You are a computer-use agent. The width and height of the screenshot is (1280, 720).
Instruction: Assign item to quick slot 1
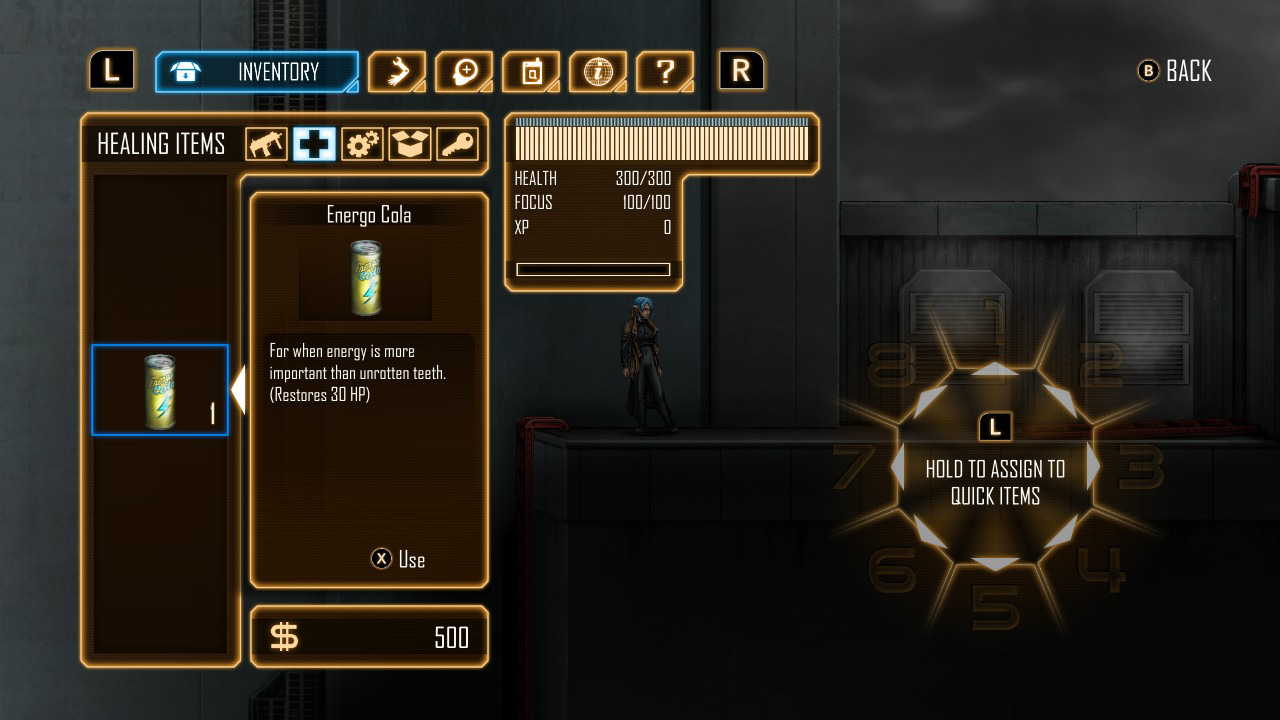995,368
